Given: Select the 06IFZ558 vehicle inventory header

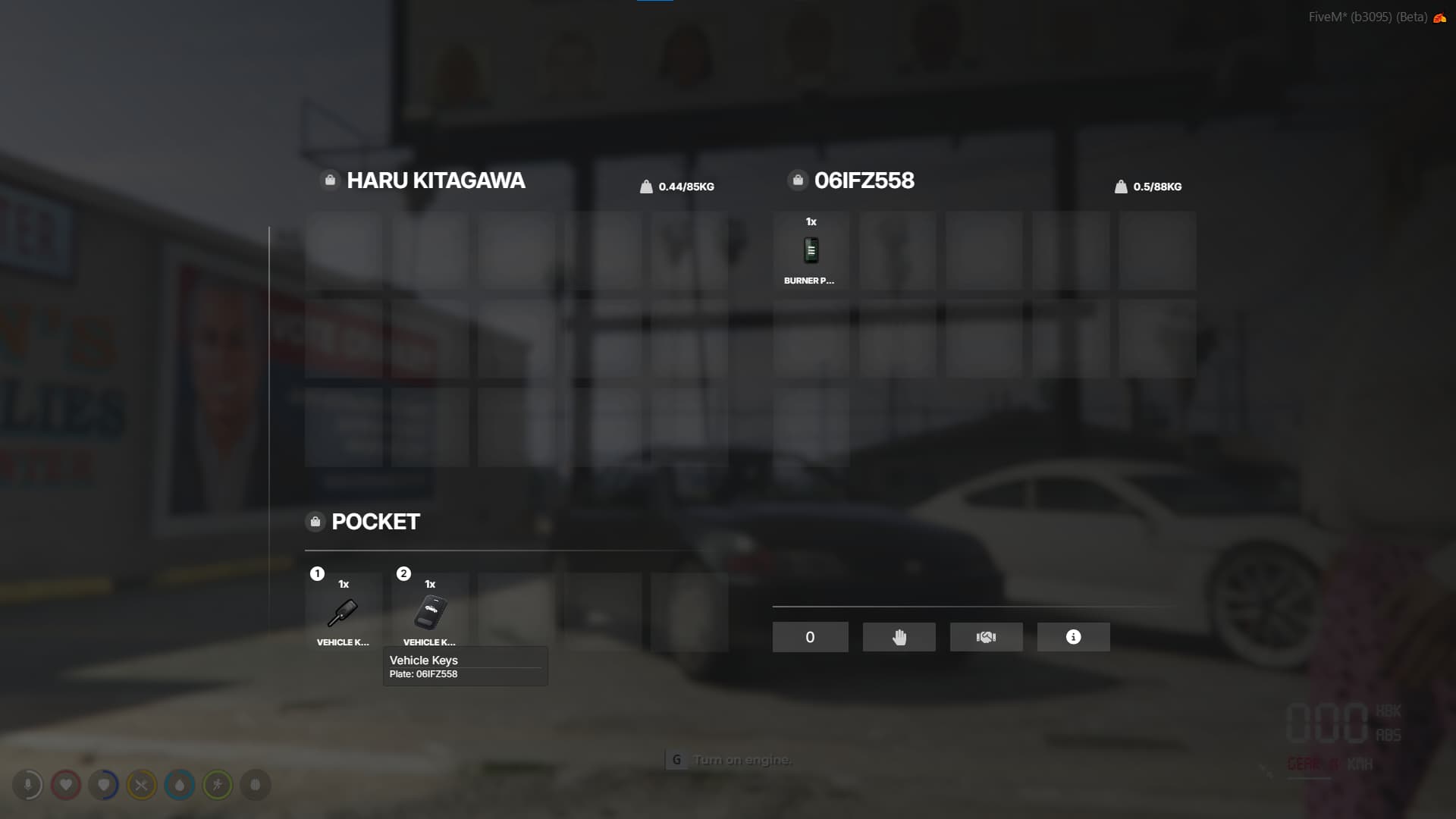Looking at the screenshot, I should (864, 180).
